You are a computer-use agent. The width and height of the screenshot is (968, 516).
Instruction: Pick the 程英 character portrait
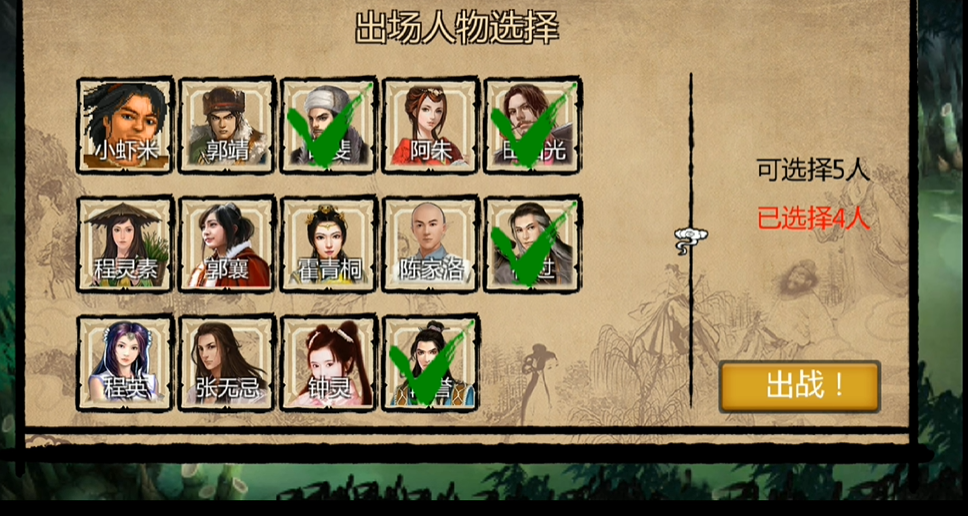coord(126,362)
